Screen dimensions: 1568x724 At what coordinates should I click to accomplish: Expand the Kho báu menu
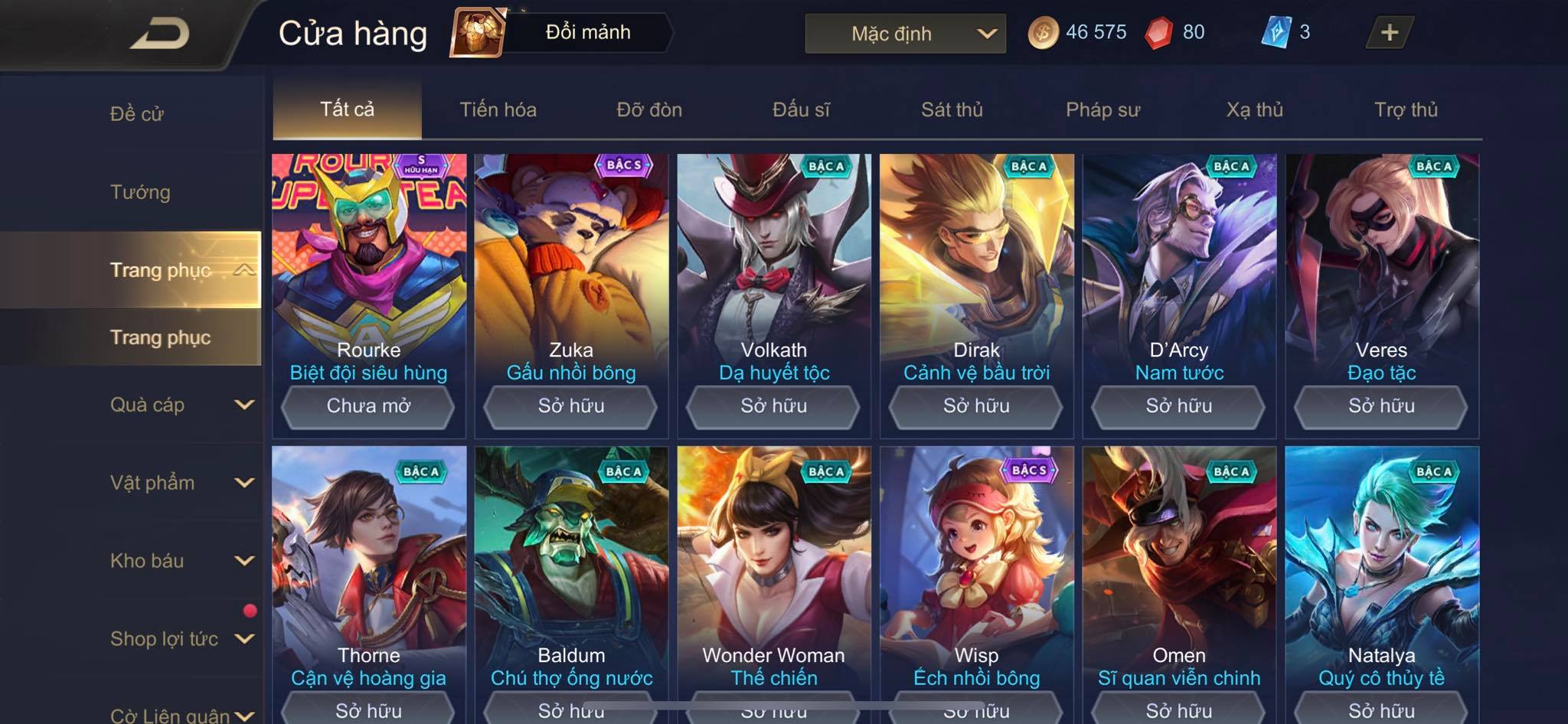pyautogui.click(x=180, y=561)
